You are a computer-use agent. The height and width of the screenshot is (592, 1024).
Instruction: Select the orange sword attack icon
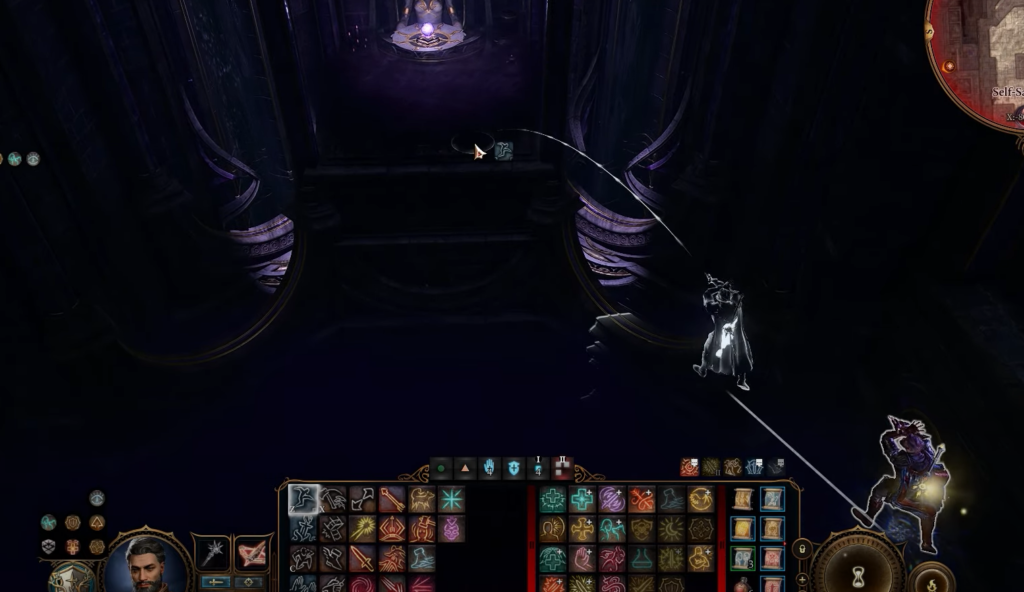pyautogui.click(x=362, y=558)
